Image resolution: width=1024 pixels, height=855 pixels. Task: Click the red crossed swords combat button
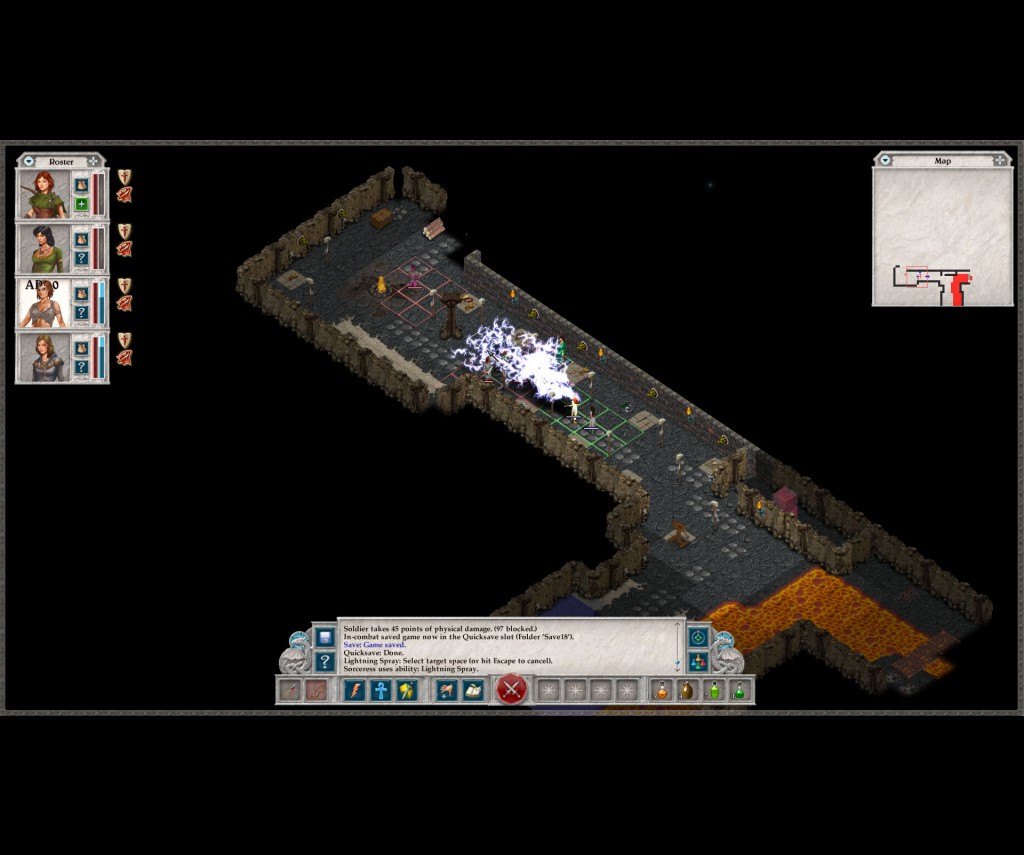pos(511,689)
